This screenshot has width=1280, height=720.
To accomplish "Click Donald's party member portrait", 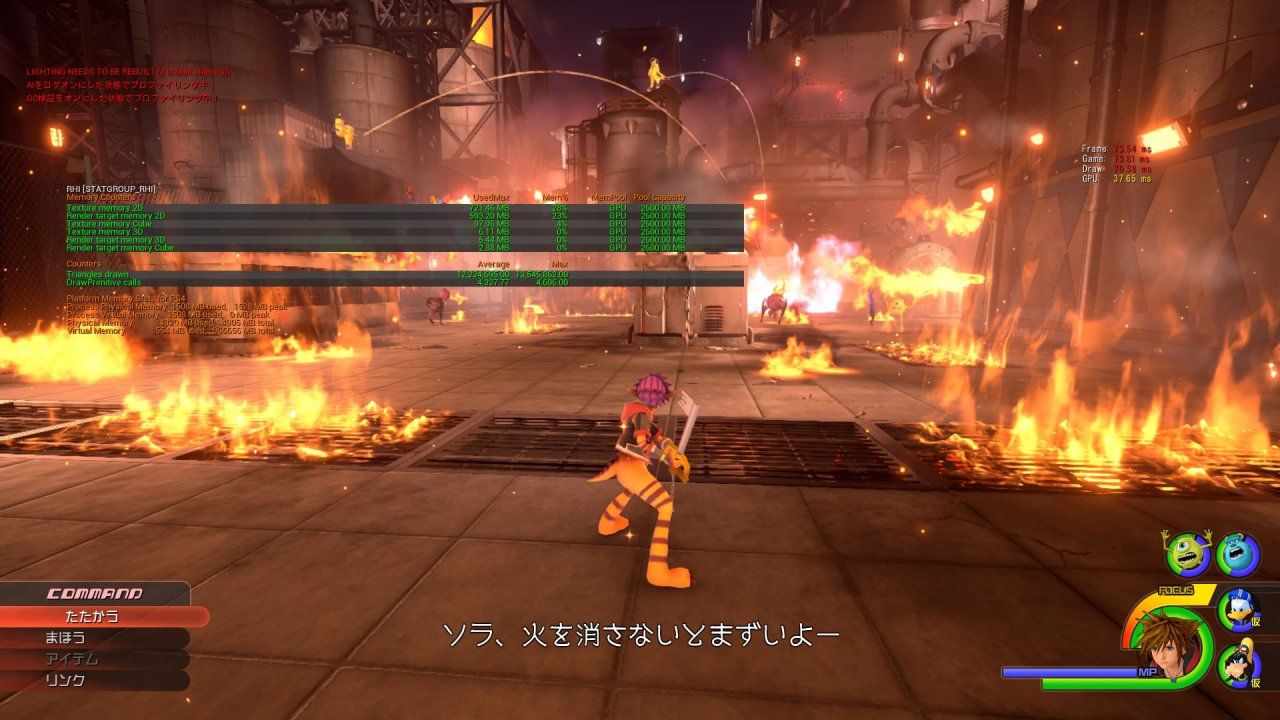I will [x=1237, y=611].
